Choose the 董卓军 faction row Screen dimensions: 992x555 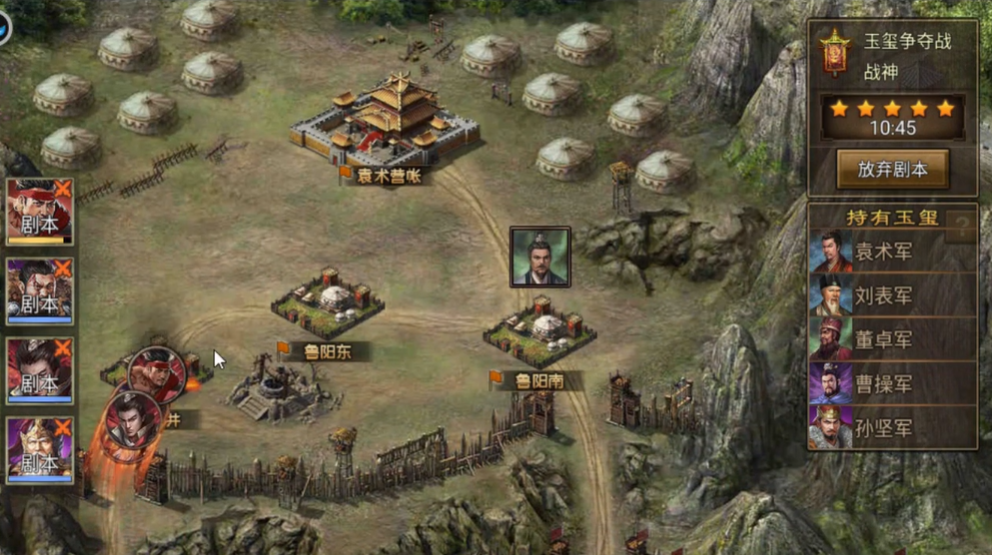click(892, 340)
